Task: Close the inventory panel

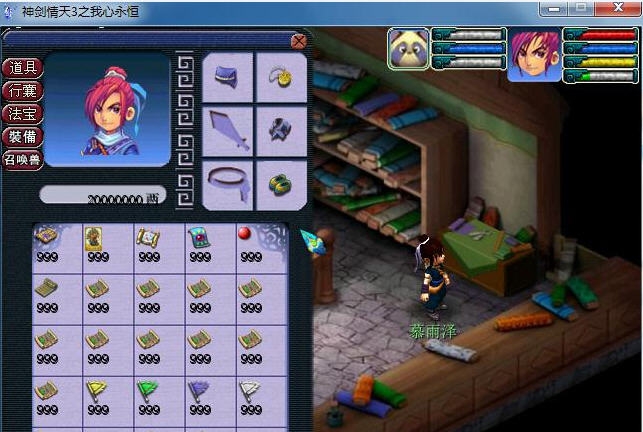Action: 298,41
